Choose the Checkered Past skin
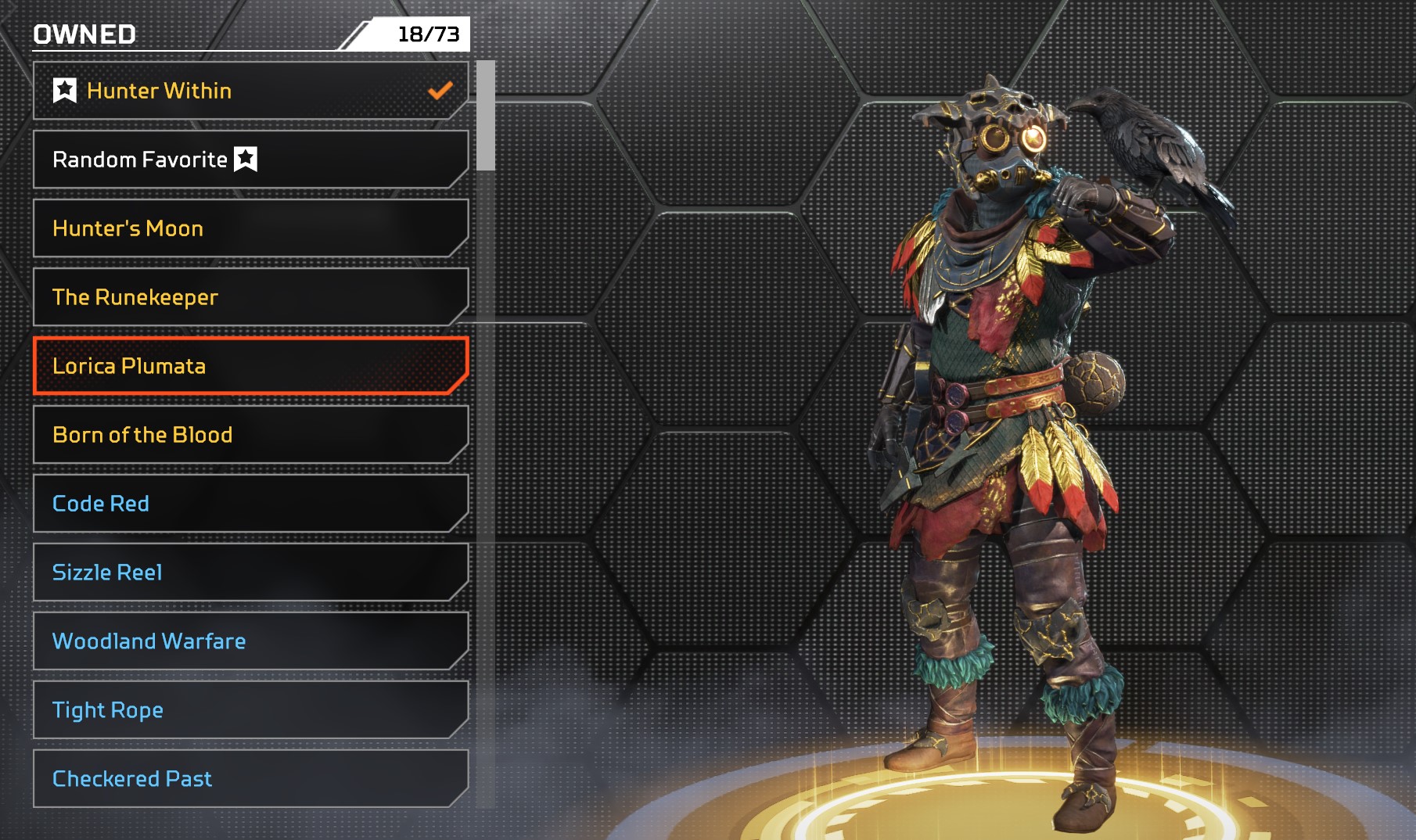The width and height of the screenshot is (1416, 840). coord(250,779)
